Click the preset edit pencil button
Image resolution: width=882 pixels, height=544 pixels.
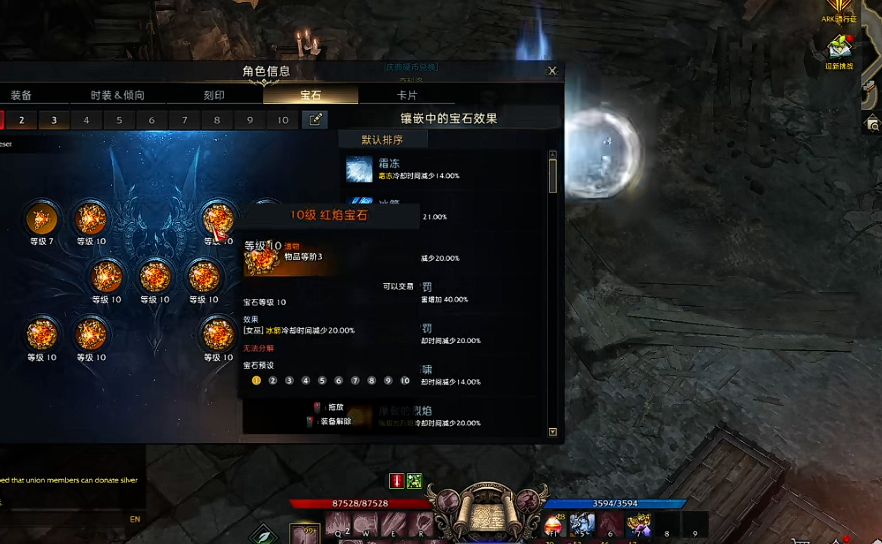(x=315, y=120)
